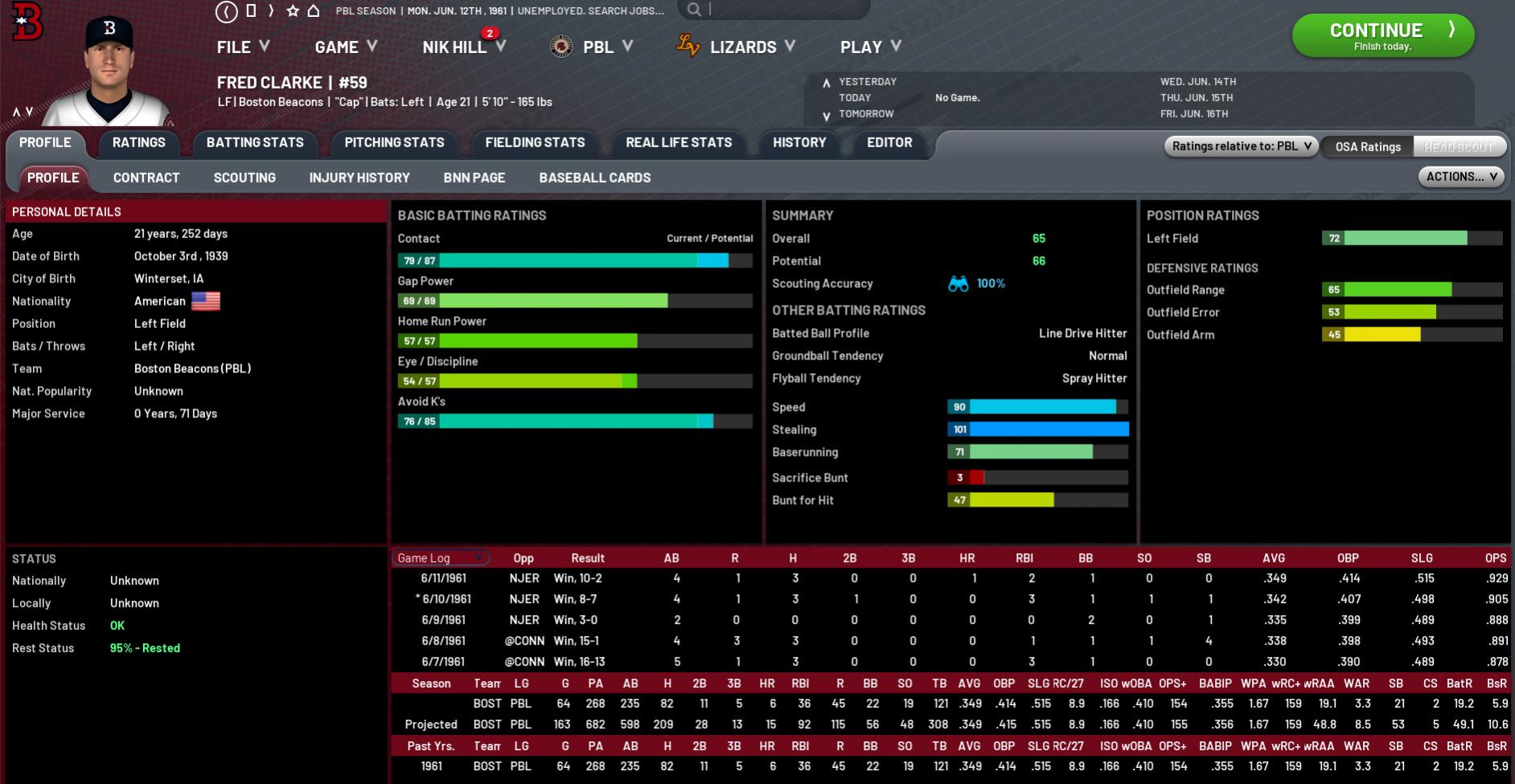Open the PBL league menu
This screenshot has height=784, width=1515.
(x=597, y=47)
